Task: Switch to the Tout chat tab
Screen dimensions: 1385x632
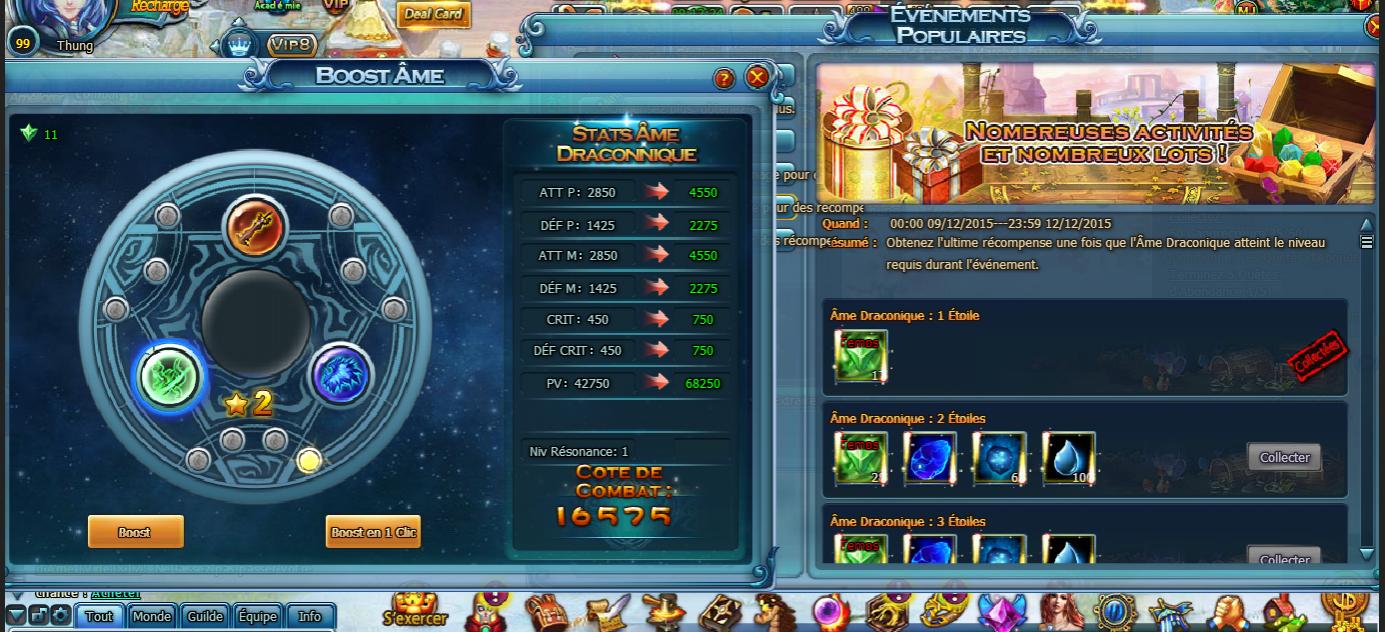Action: tap(99, 616)
